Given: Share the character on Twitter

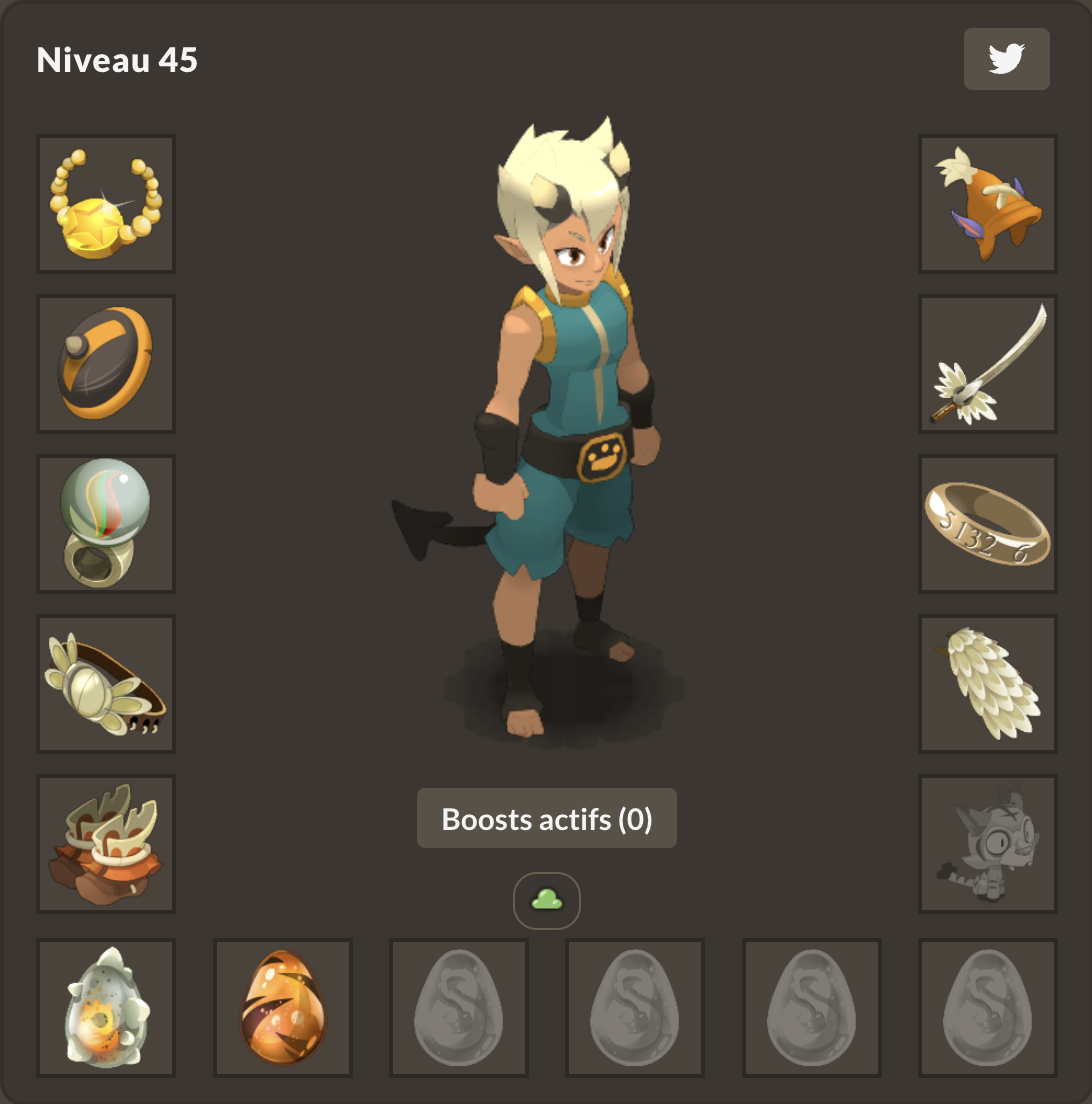Looking at the screenshot, I should click(1006, 59).
